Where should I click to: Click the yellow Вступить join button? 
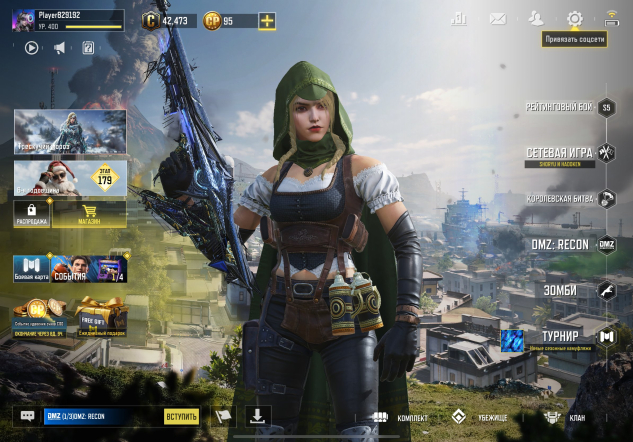coord(182,416)
